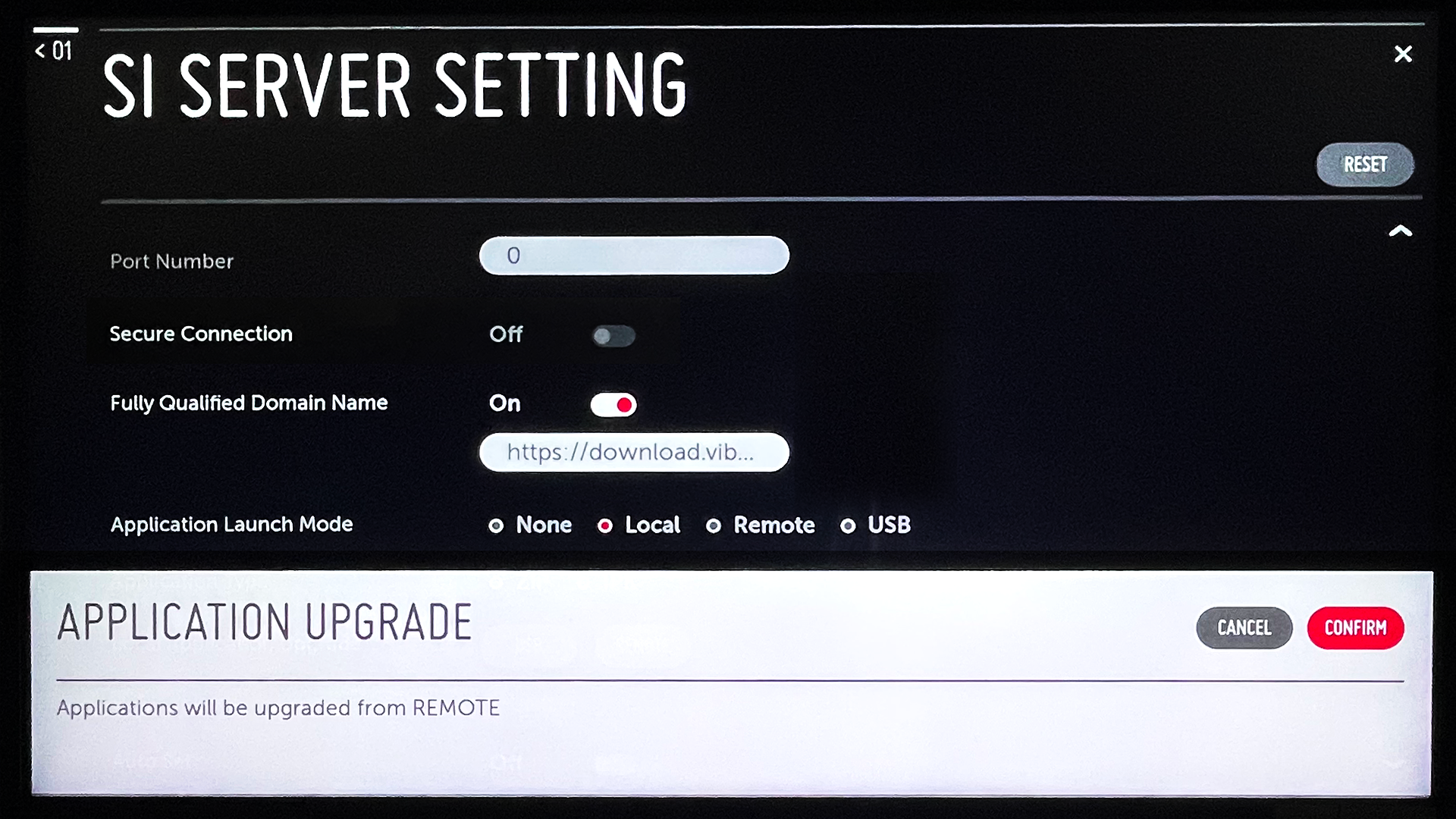Image resolution: width=1456 pixels, height=819 pixels.
Task: Close the SI Server Setting screen
Action: [1403, 54]
